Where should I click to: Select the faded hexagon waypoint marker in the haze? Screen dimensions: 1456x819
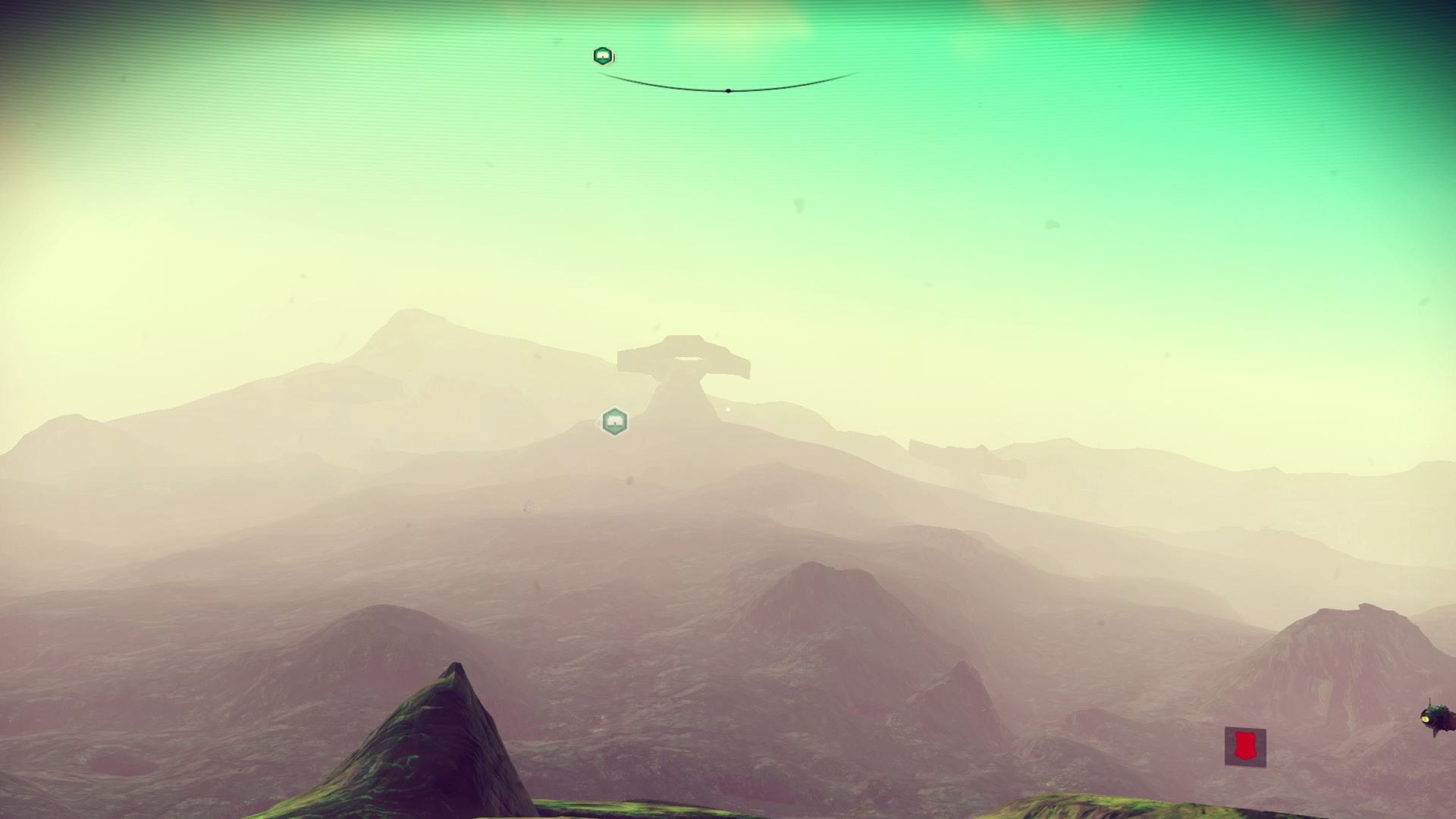[614, 422]
